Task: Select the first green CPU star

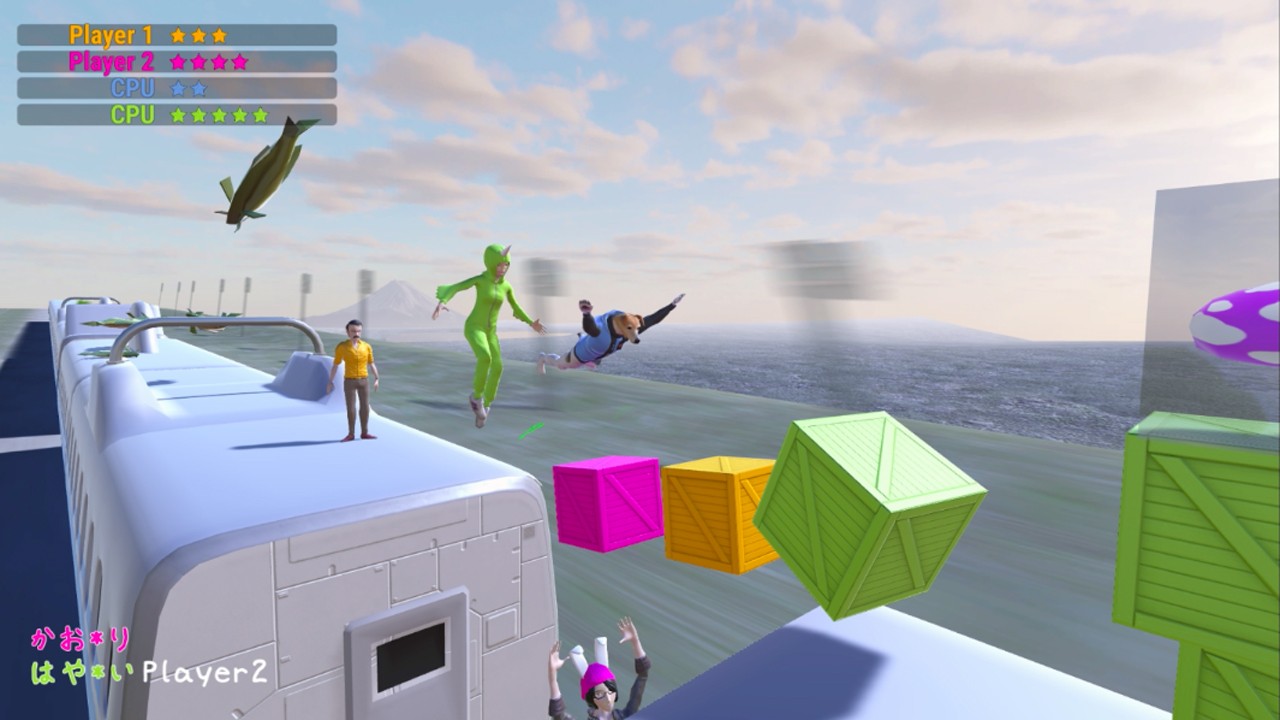Action: (x=178, y=115)
